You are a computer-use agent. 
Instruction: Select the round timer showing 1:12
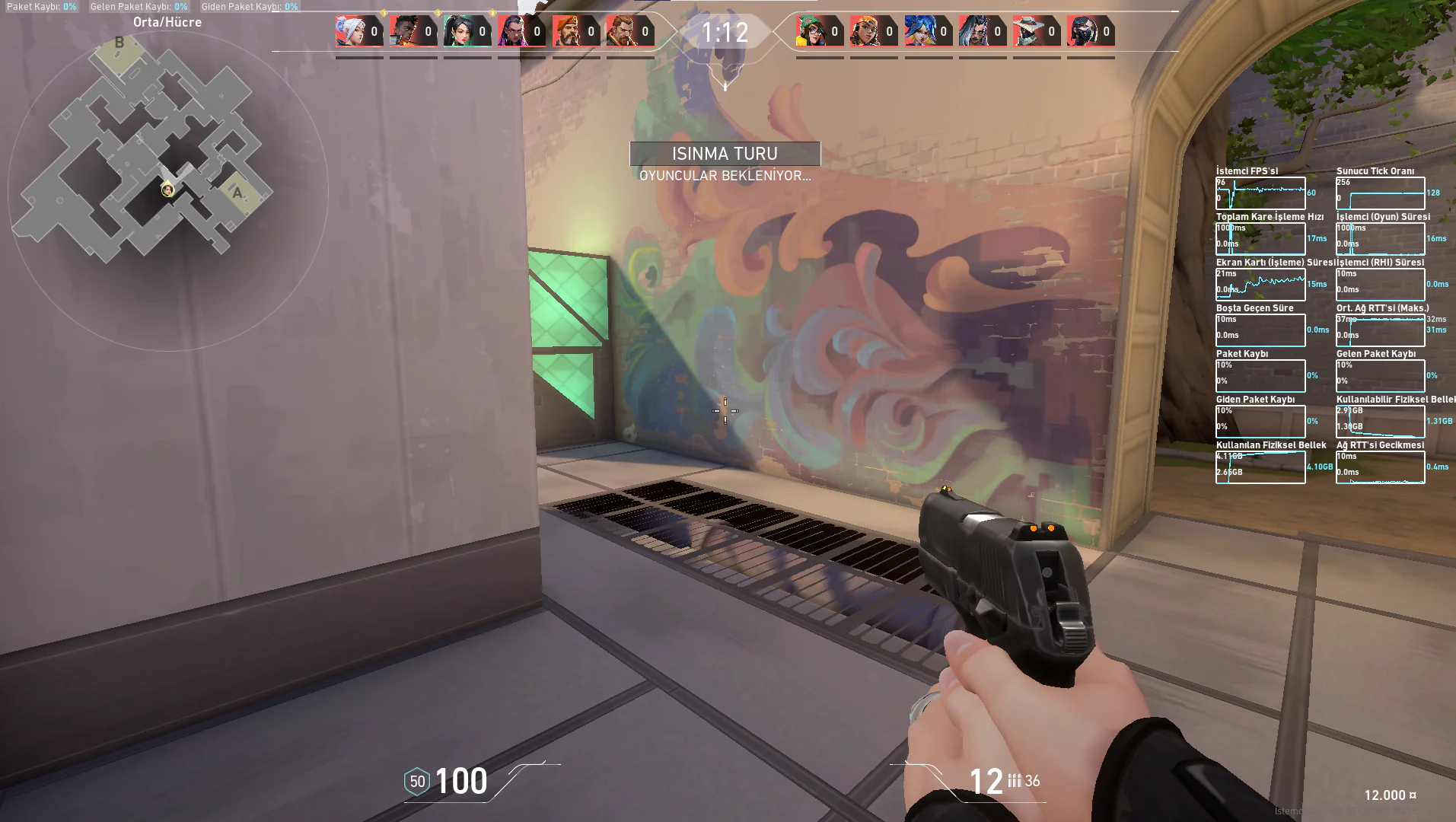coord(725,32)
